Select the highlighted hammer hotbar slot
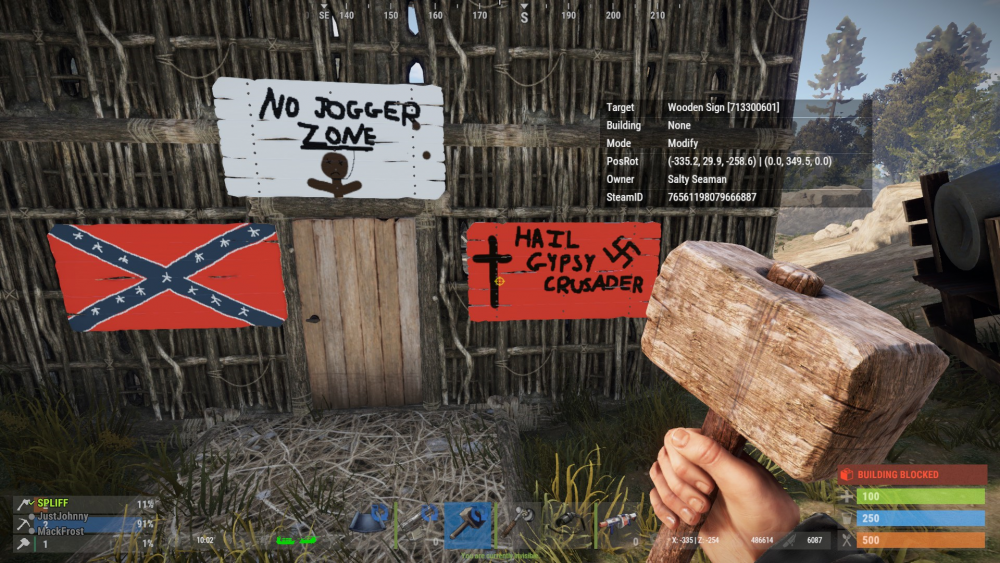The height and width of the screenshot is (563, 1000). (x=469, y=521)
